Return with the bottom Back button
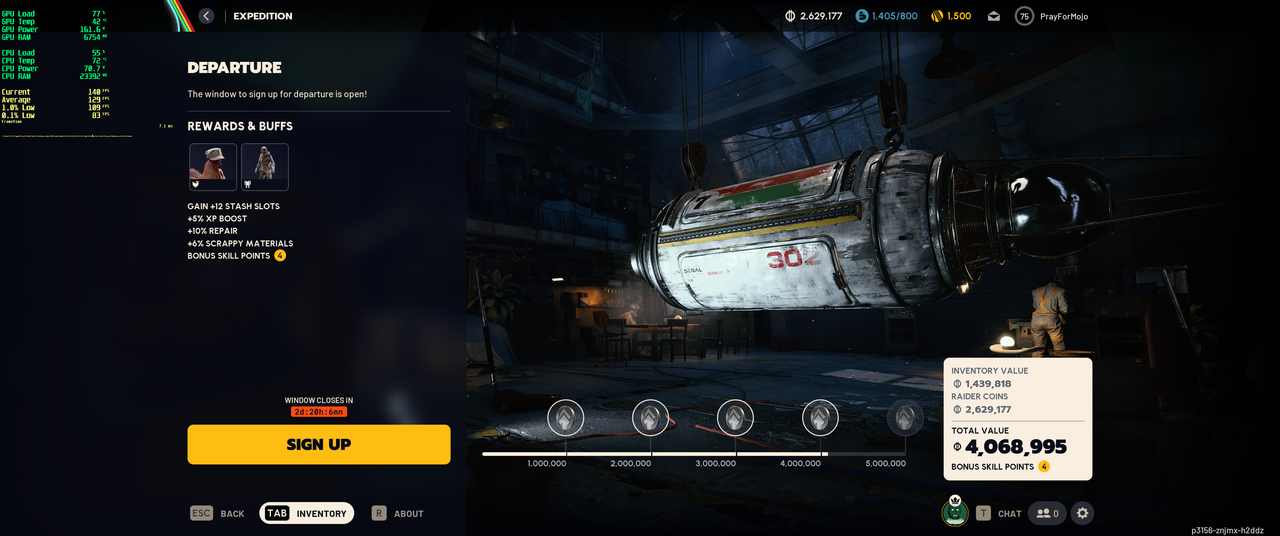The height and width of the screenshot is (536, 1280). pos(218,513)
